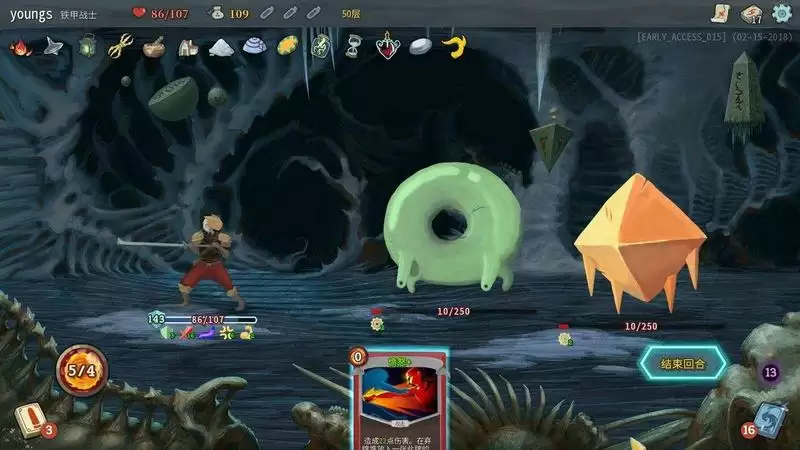Image resolution: width=800 pixels, height=450 pixels.
Task: Inspect the white powder pile relic
Action: tap(220, 46)
